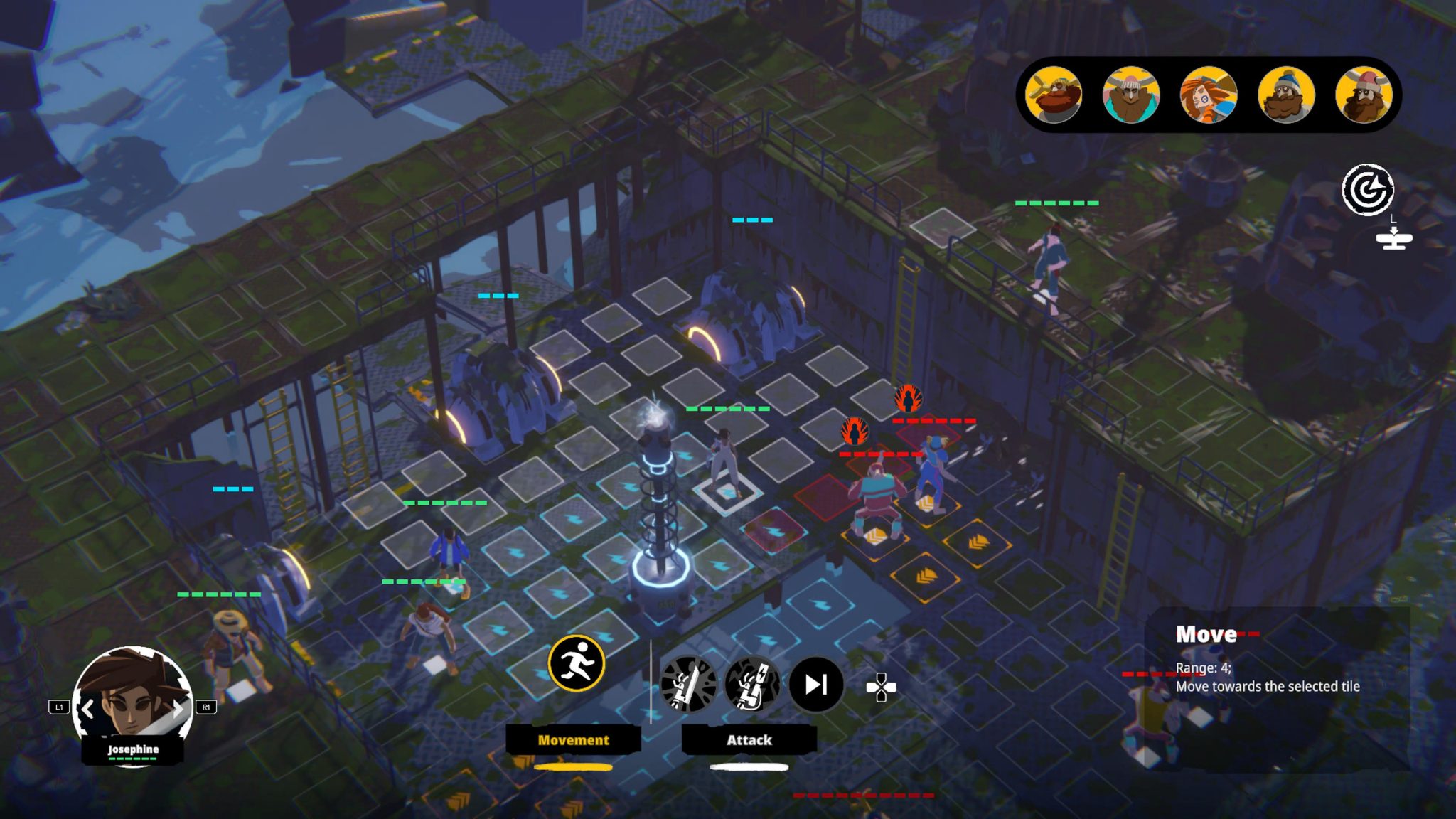Click Josephine's character portrait

pyautogui.click(x=132, y=700)
